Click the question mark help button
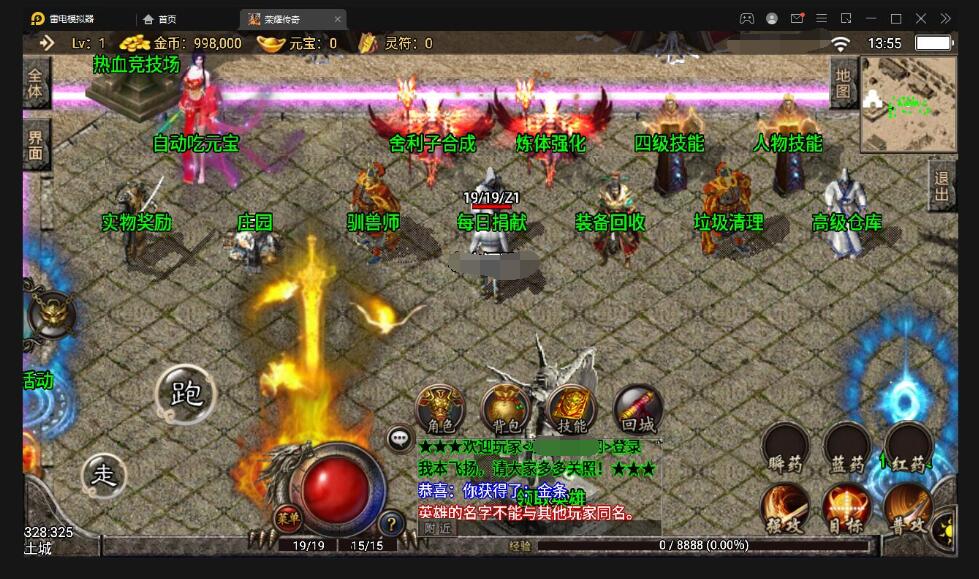979x579 pixels. (x=391, y=522)
